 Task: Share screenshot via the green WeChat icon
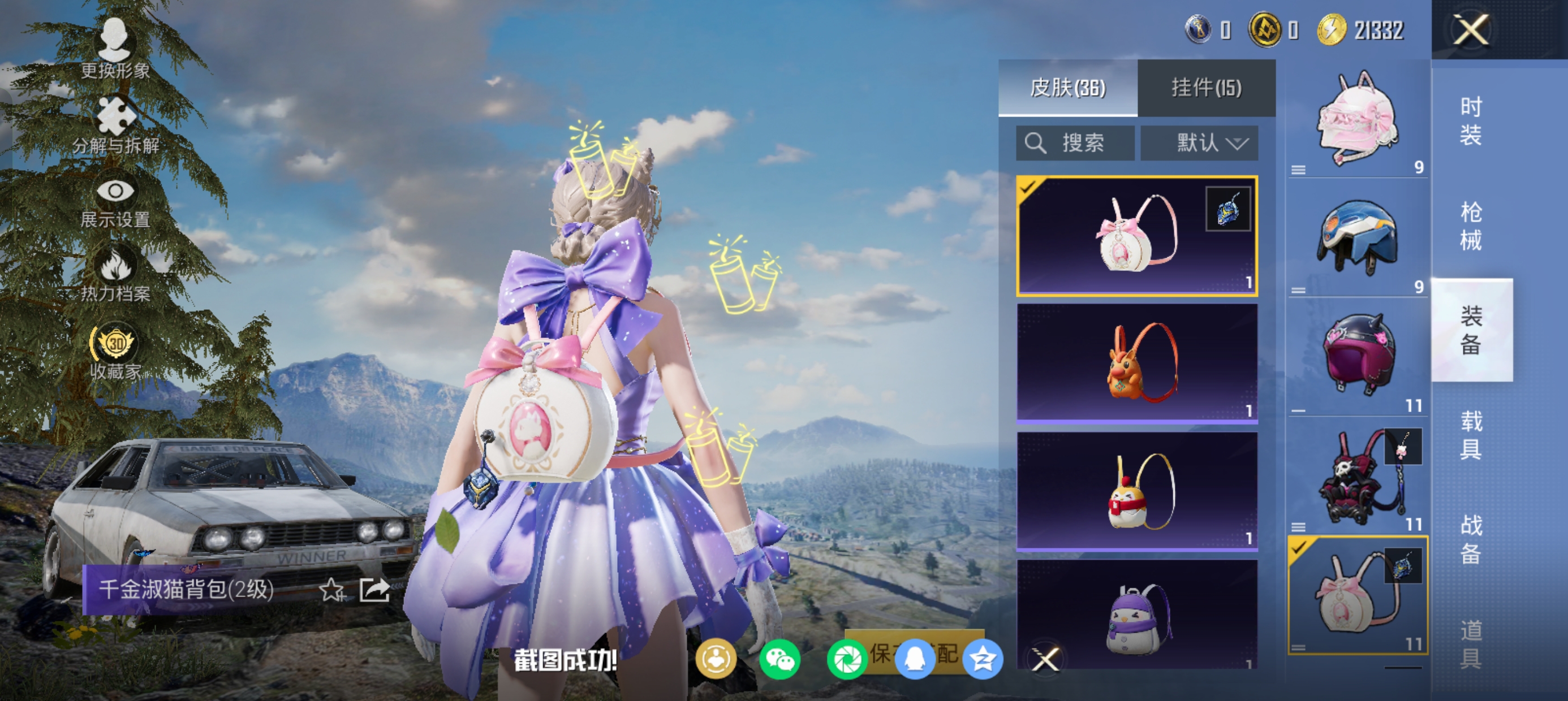click(779, 660)
